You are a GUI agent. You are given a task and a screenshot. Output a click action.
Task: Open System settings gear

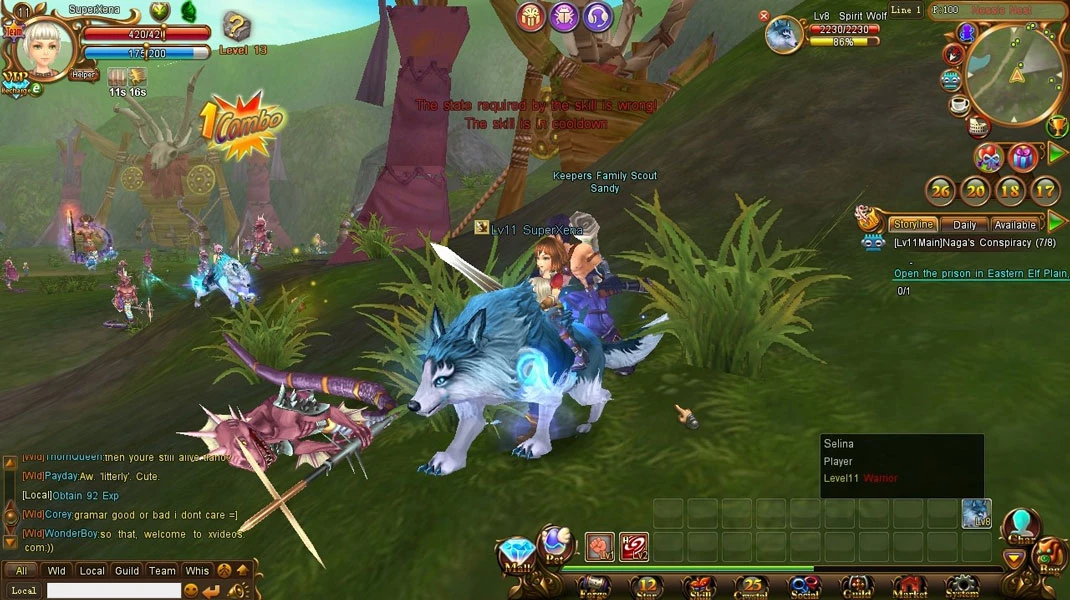(961, 586)
